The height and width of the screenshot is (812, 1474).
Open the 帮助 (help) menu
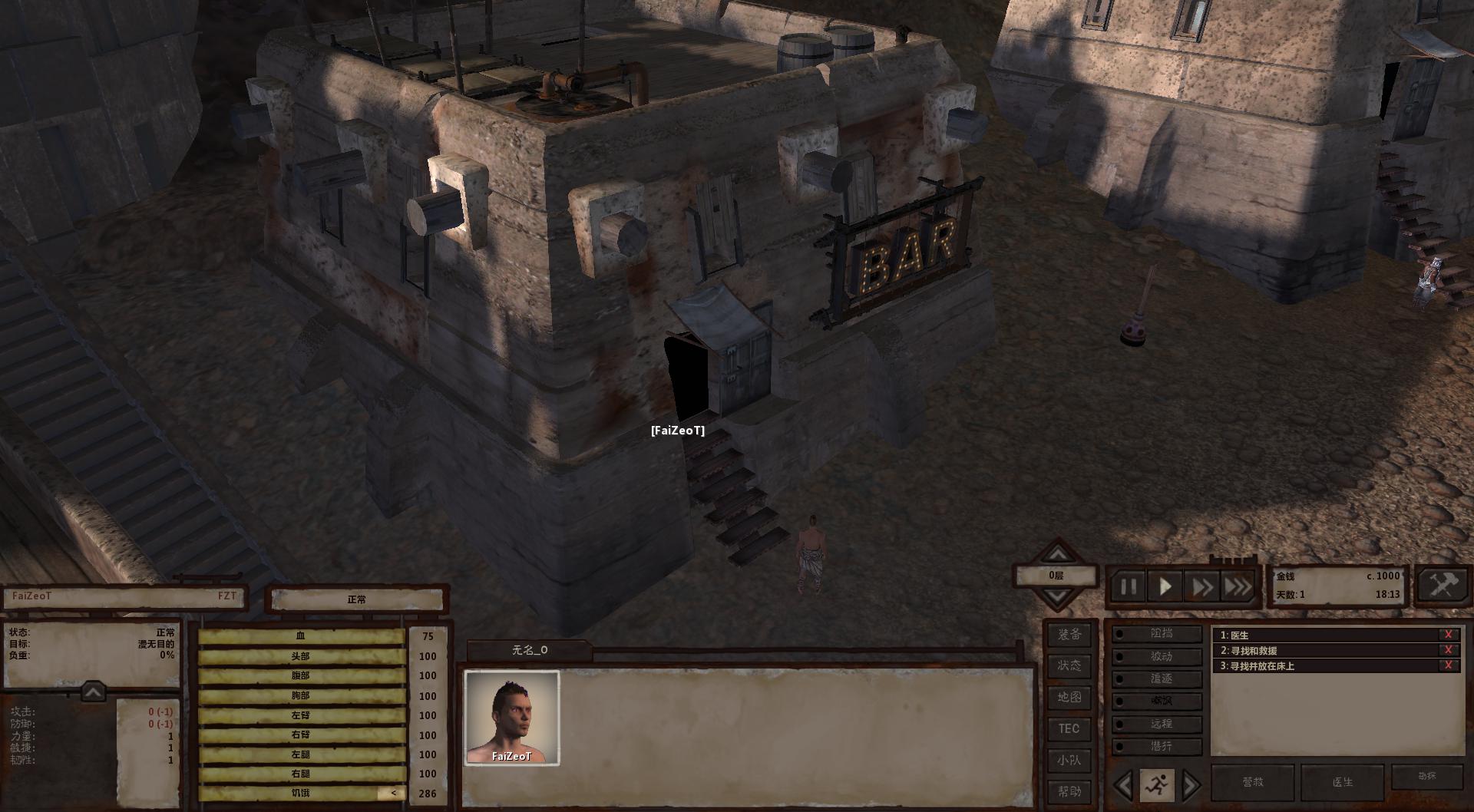[x=1069, y=791]
